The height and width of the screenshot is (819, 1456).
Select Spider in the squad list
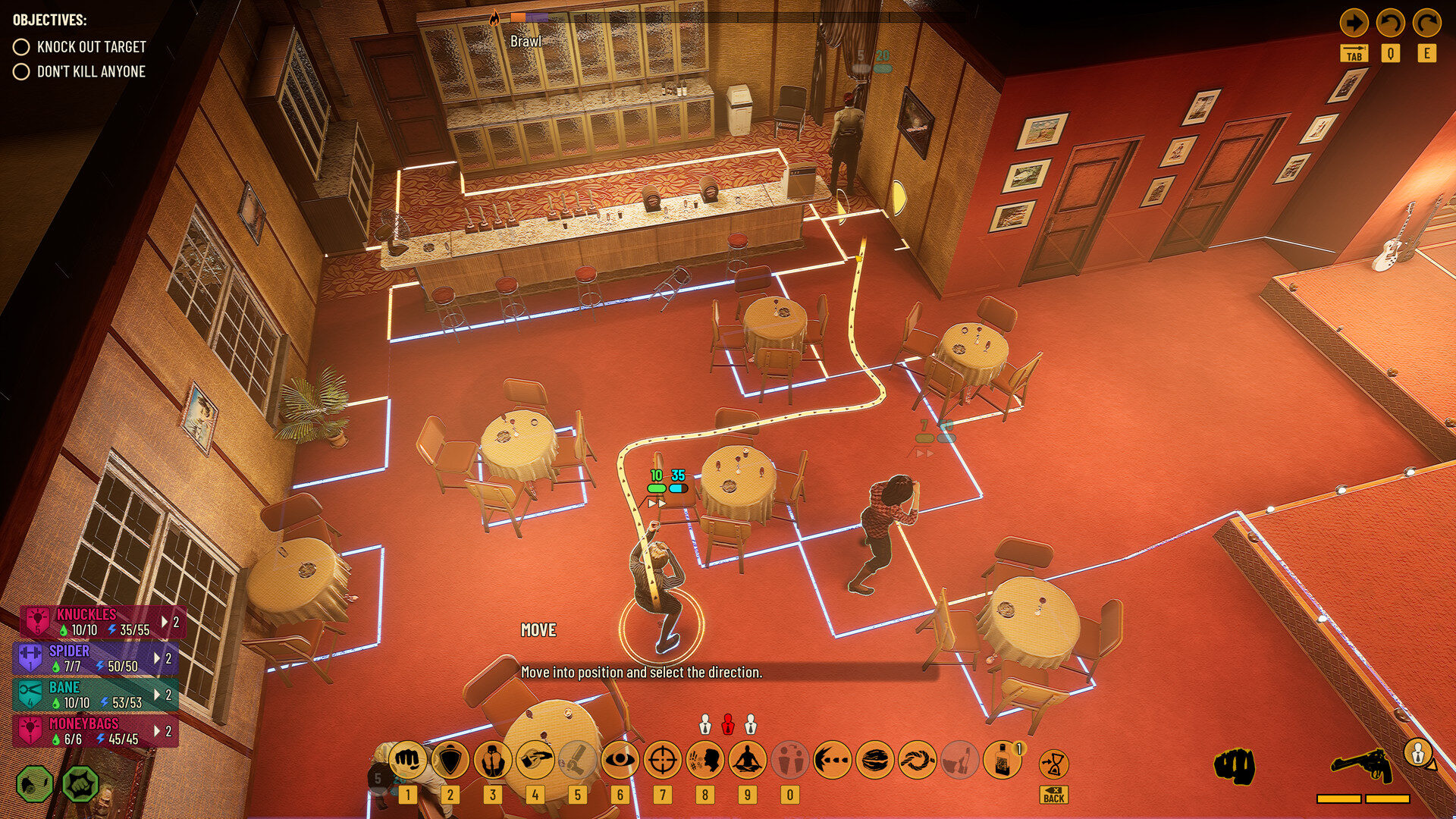tap(95, 658)
